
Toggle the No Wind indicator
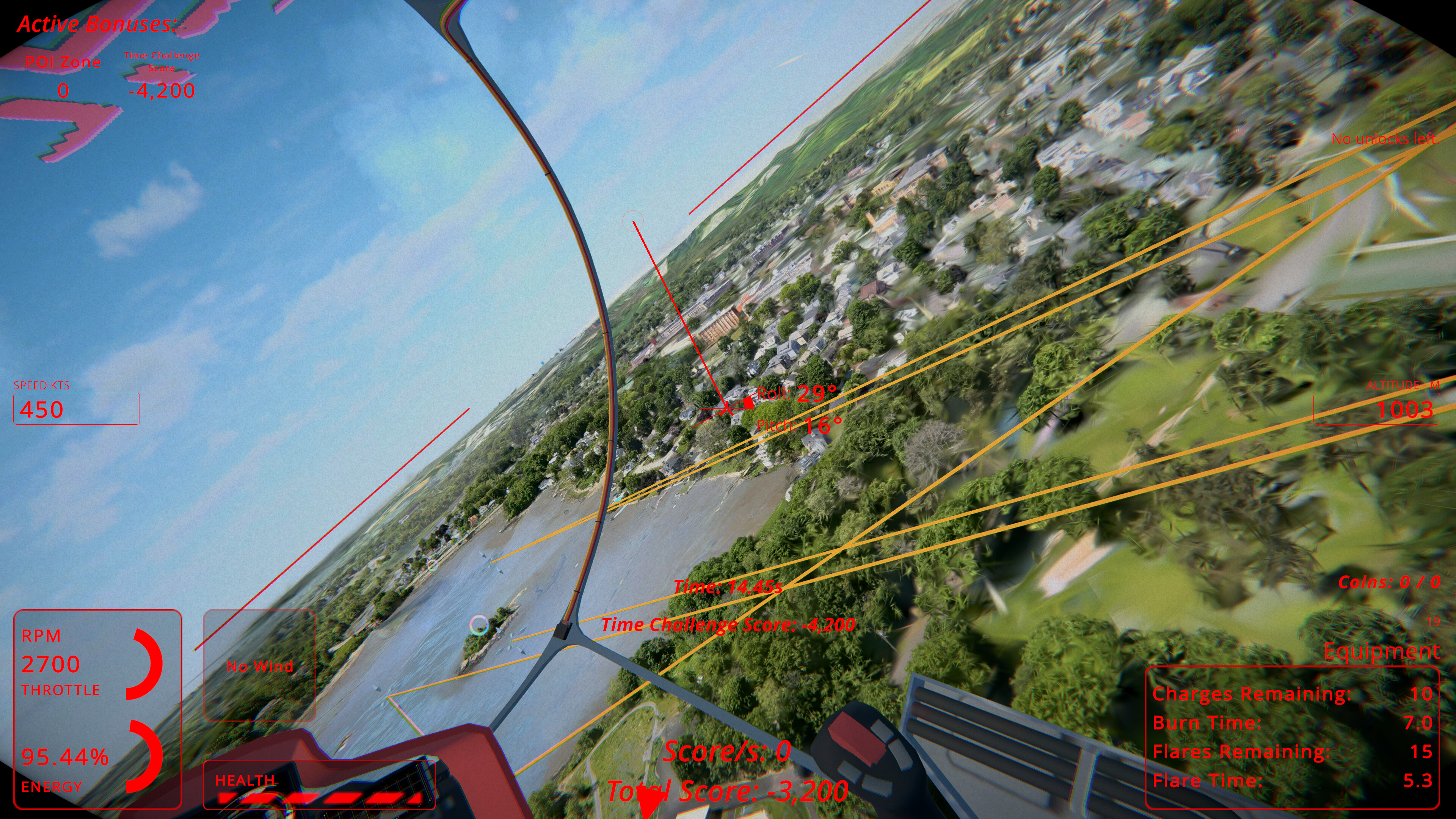(x=259, y=667)
